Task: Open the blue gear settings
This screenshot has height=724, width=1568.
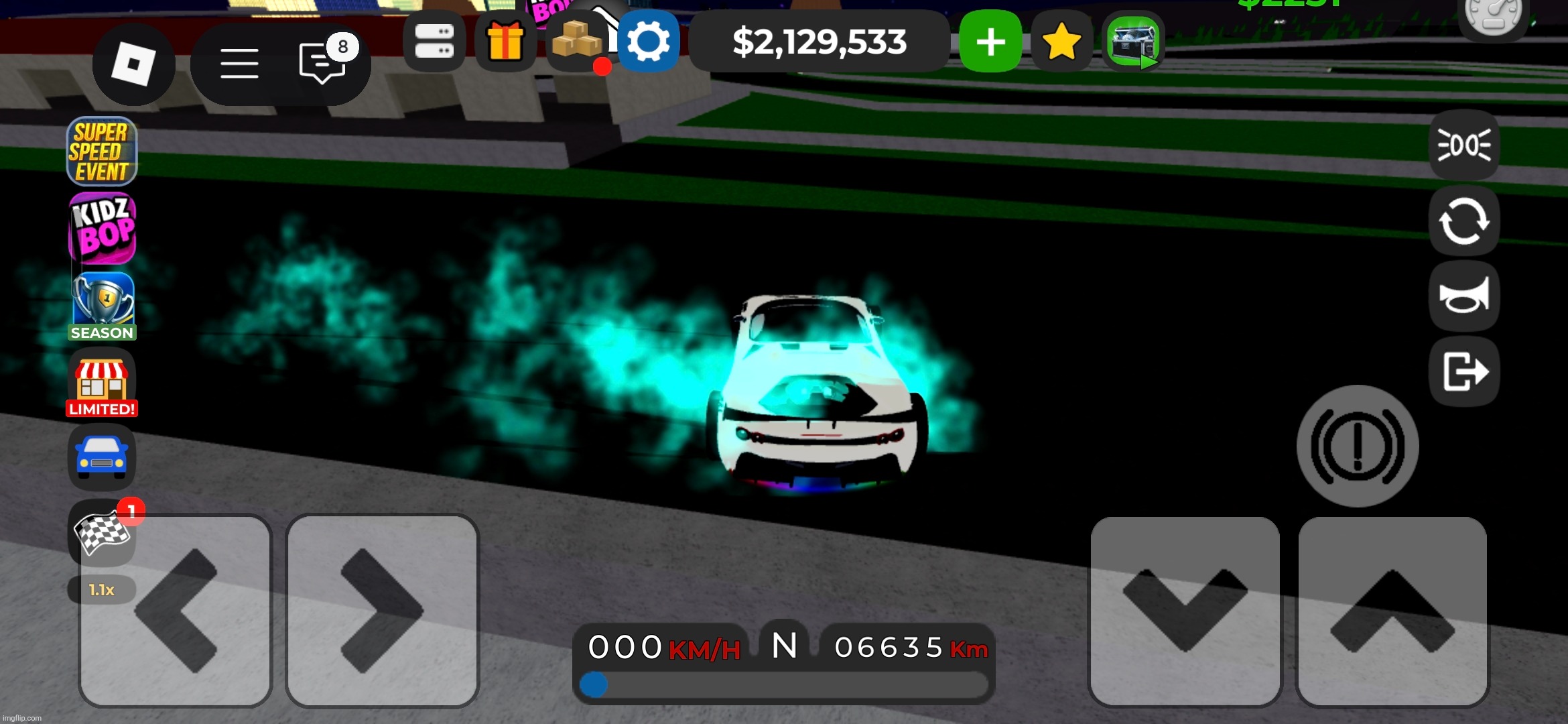Action: [649, 42]
